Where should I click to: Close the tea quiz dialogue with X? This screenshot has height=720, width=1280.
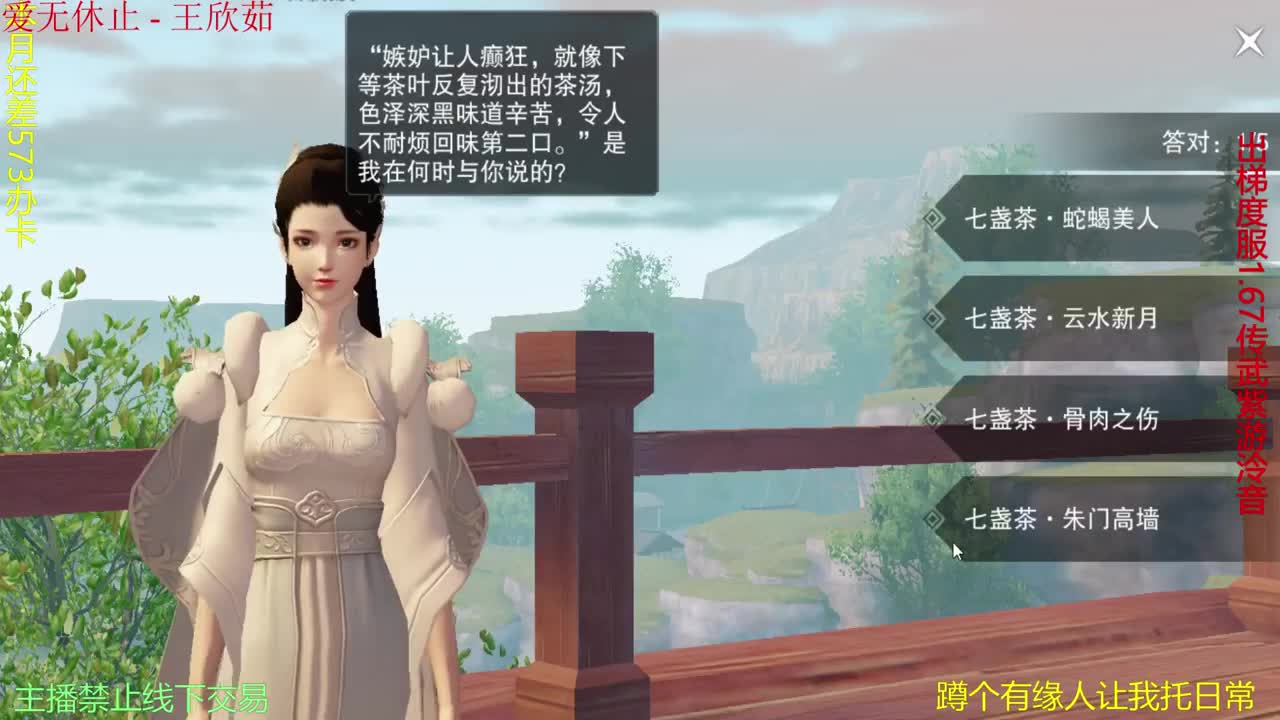tap(1249, 38)
